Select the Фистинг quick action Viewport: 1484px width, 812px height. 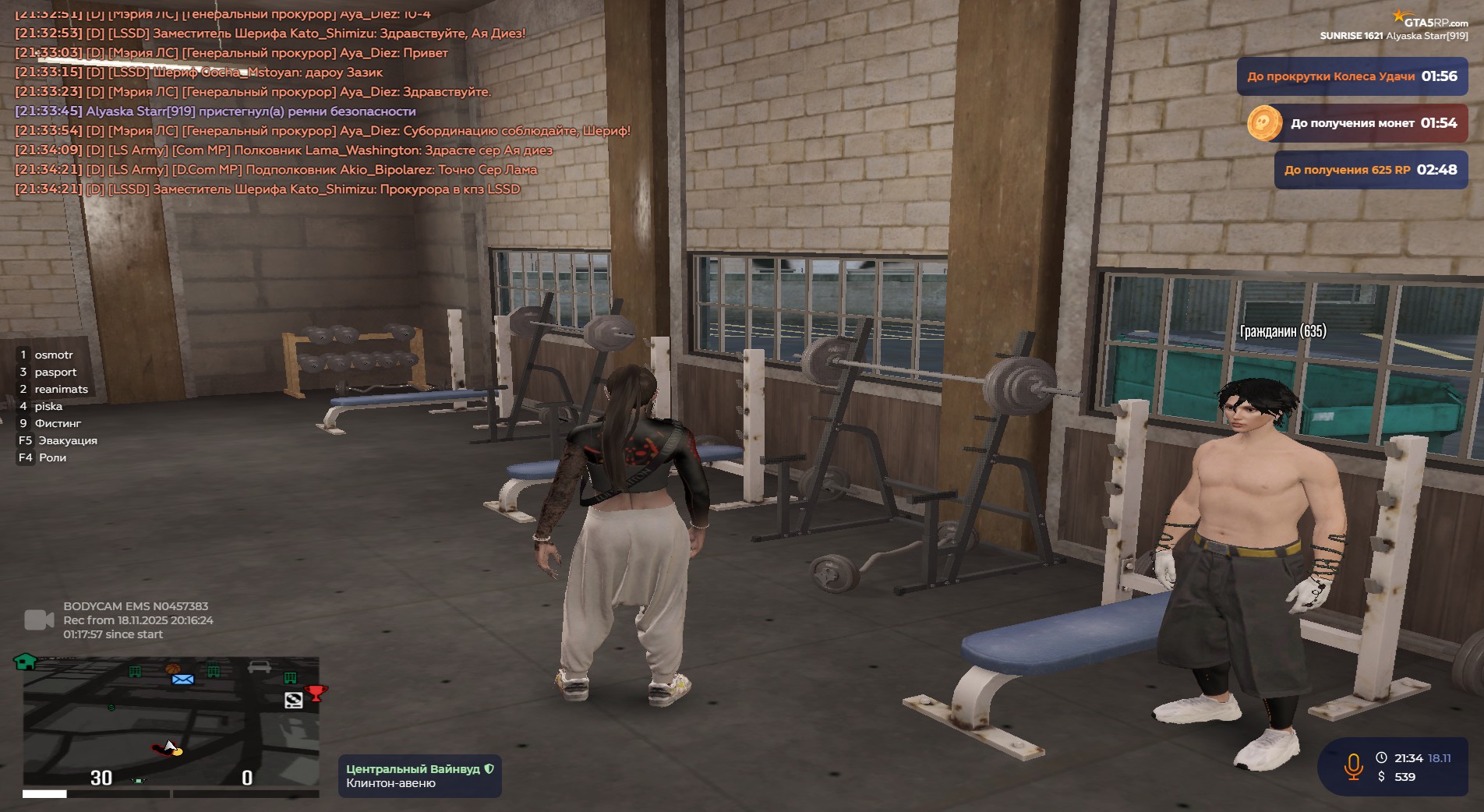pyautogui.click(x=58, y=423)
